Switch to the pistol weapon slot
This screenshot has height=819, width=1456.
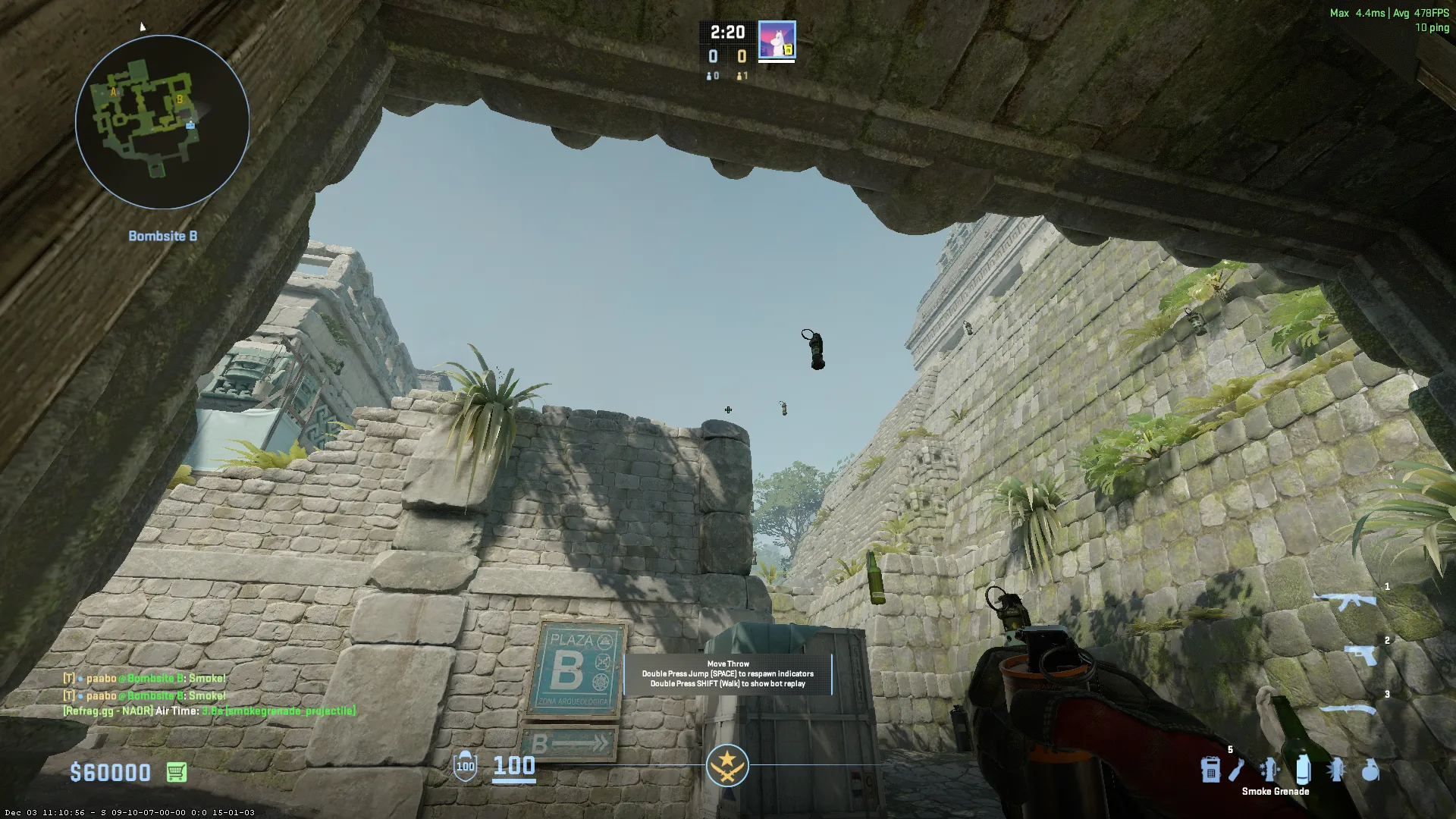[1362, 654]
